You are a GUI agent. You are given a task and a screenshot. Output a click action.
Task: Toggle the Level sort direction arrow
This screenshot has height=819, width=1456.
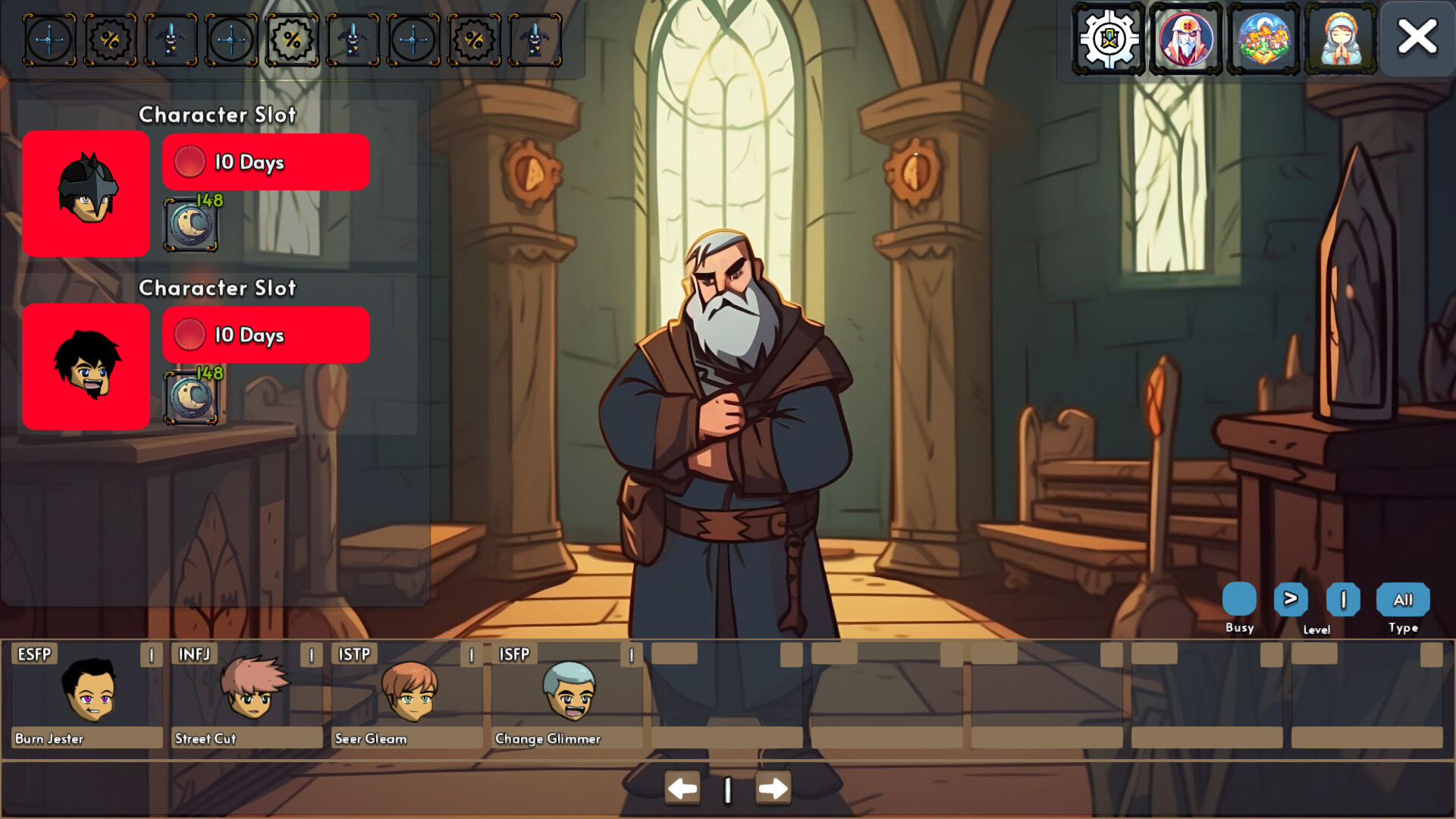pyautogui.click(x=1290, y=598)
